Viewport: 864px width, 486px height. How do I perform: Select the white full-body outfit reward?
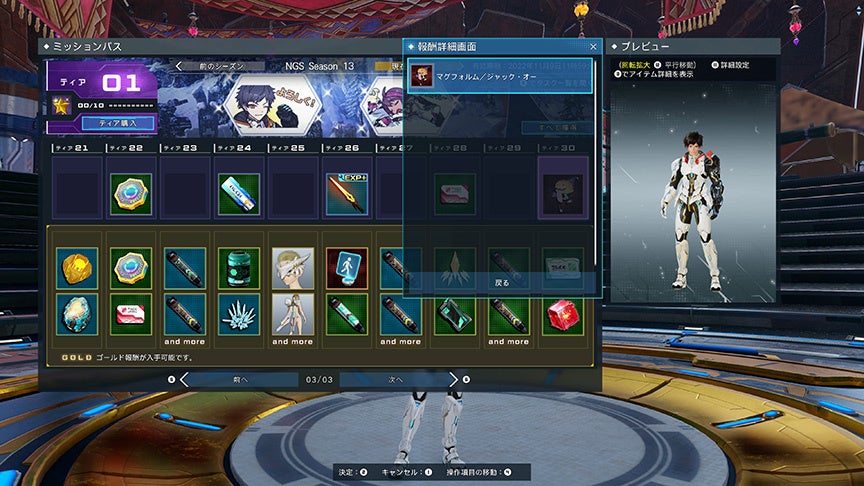click(x=293, y=314)
